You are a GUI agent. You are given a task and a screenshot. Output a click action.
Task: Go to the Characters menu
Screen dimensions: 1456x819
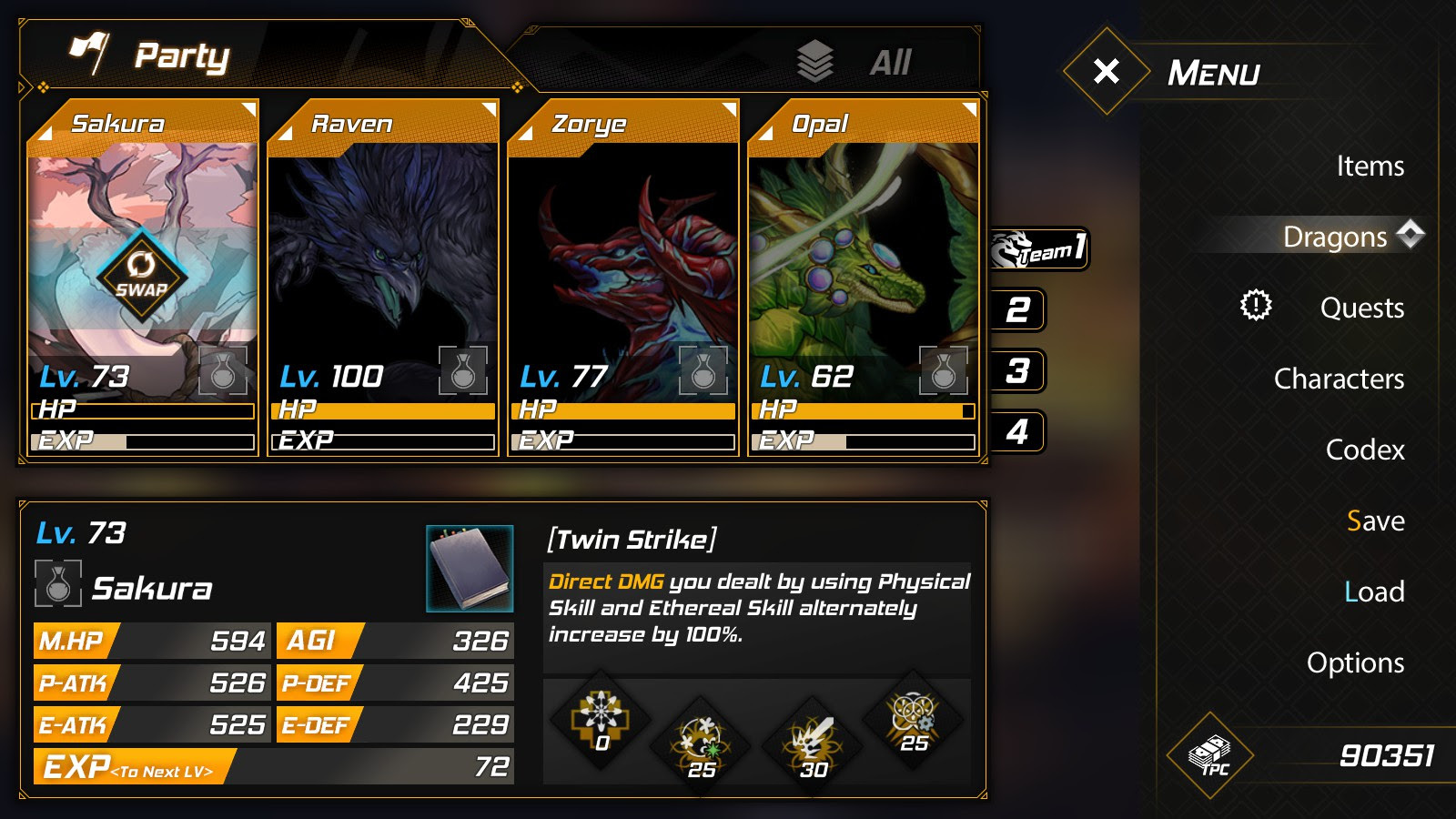pyautogui.click(x=1339, y=379)
